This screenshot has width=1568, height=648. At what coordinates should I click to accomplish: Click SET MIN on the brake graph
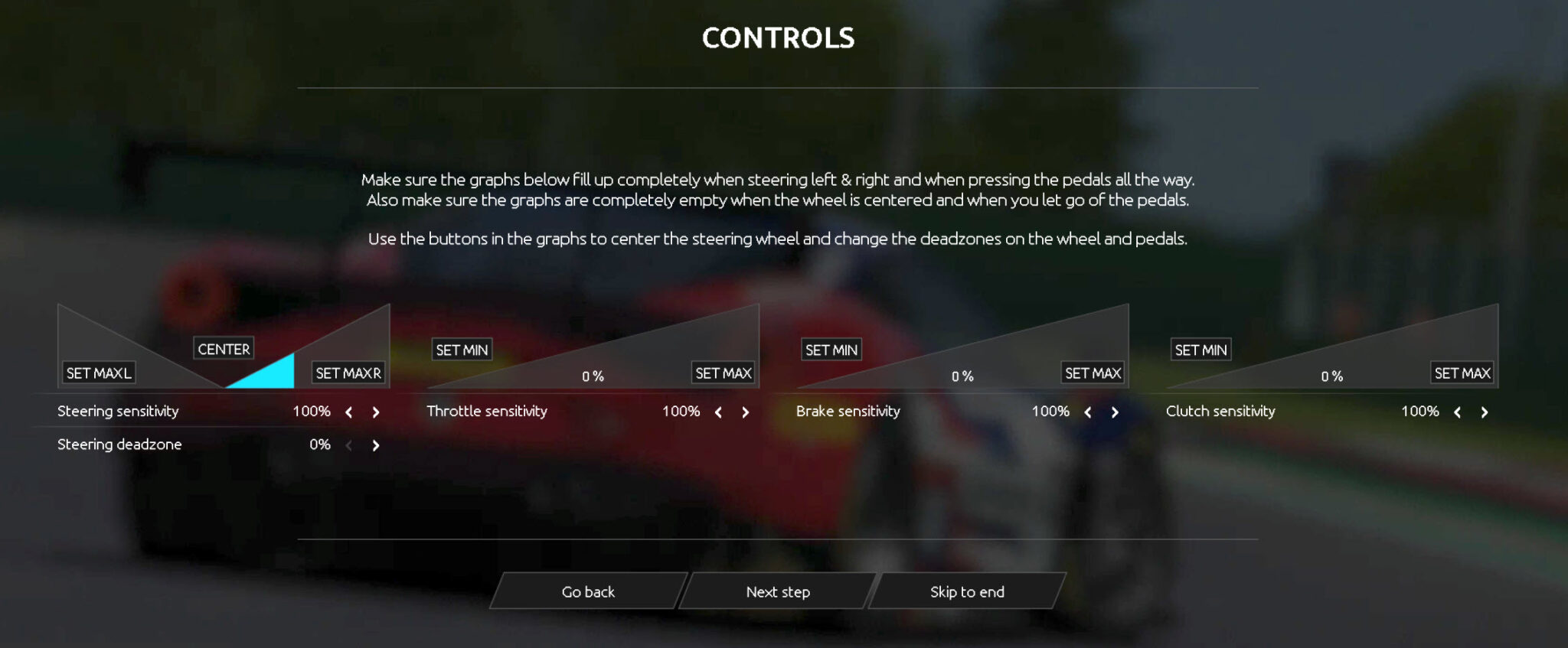point(831,349)
